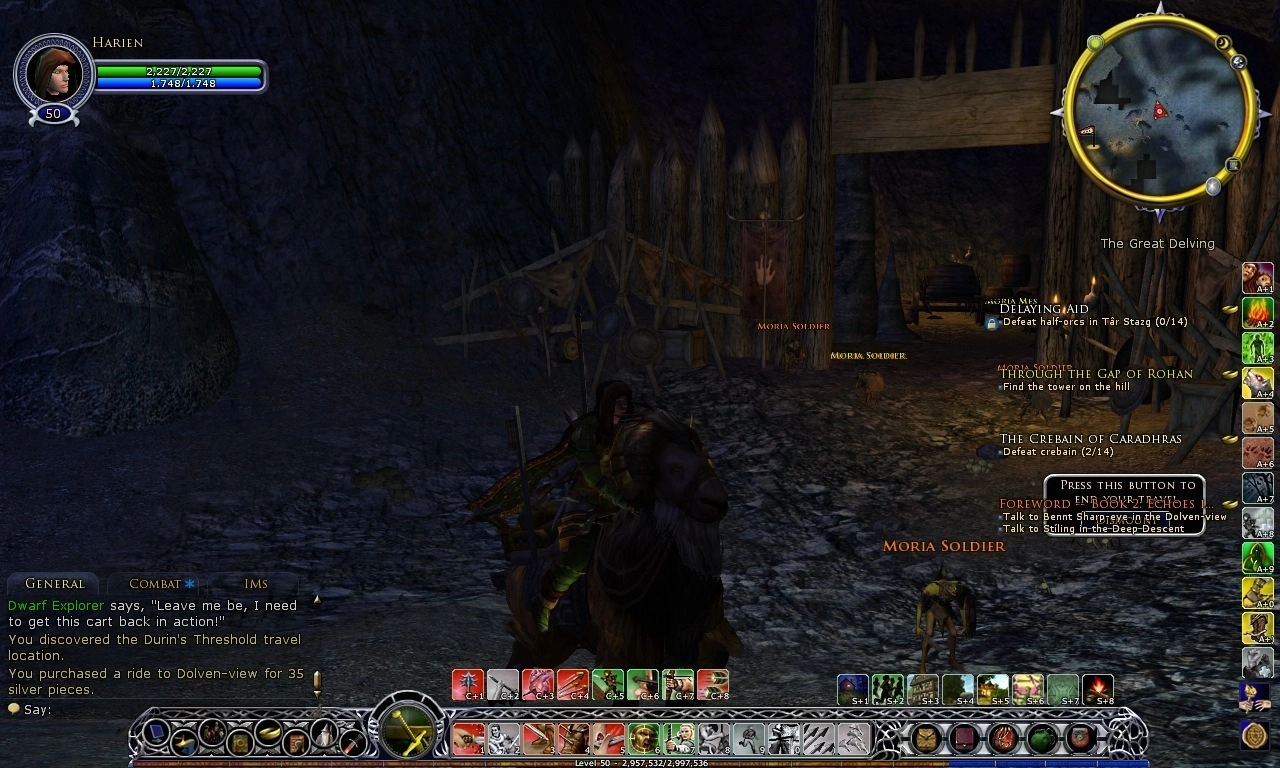
Task: Trigger the archer skill in slot C+7
Action: [678, 683]
